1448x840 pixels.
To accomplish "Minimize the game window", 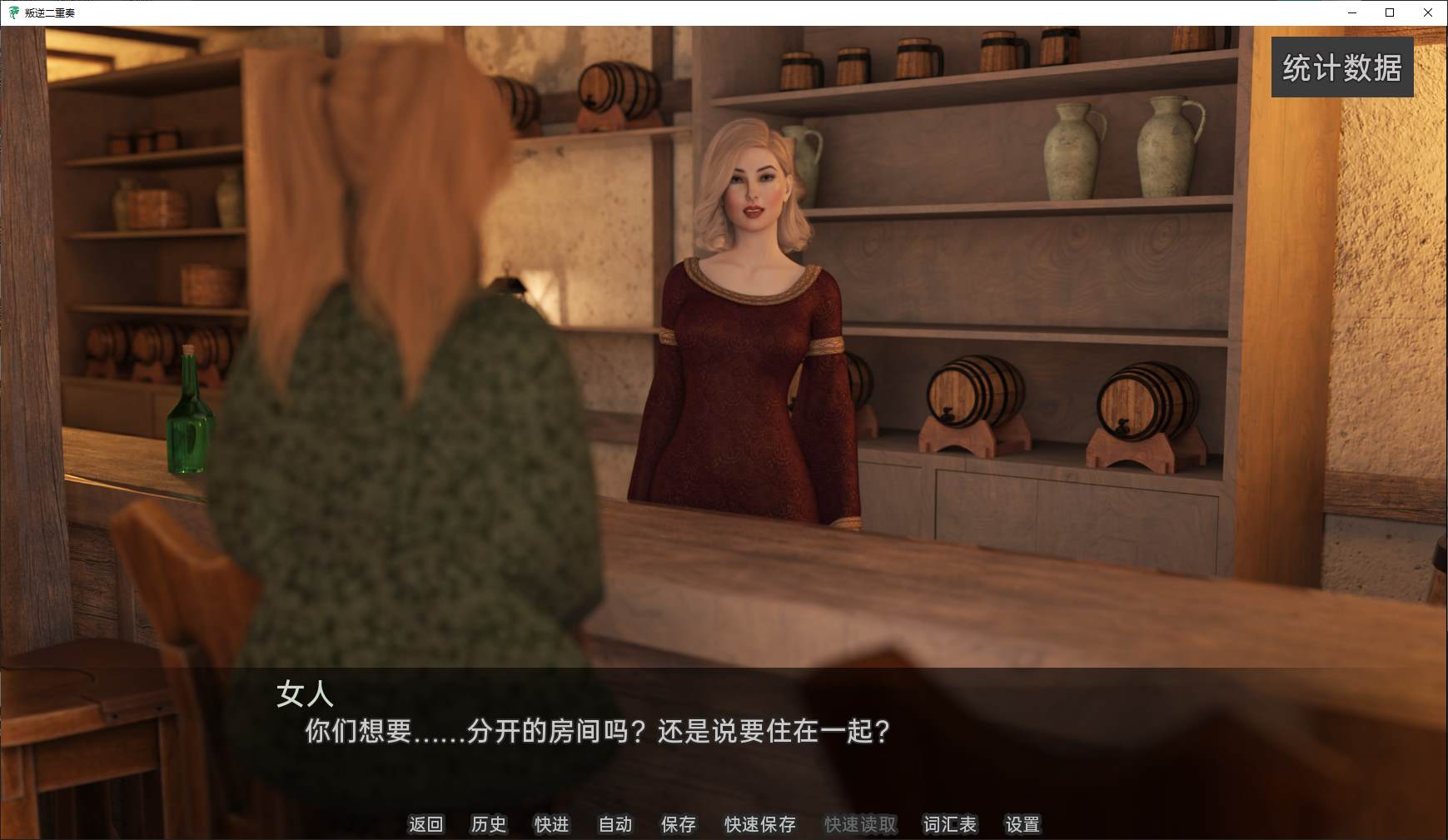I will click(x=1352, y=12).
